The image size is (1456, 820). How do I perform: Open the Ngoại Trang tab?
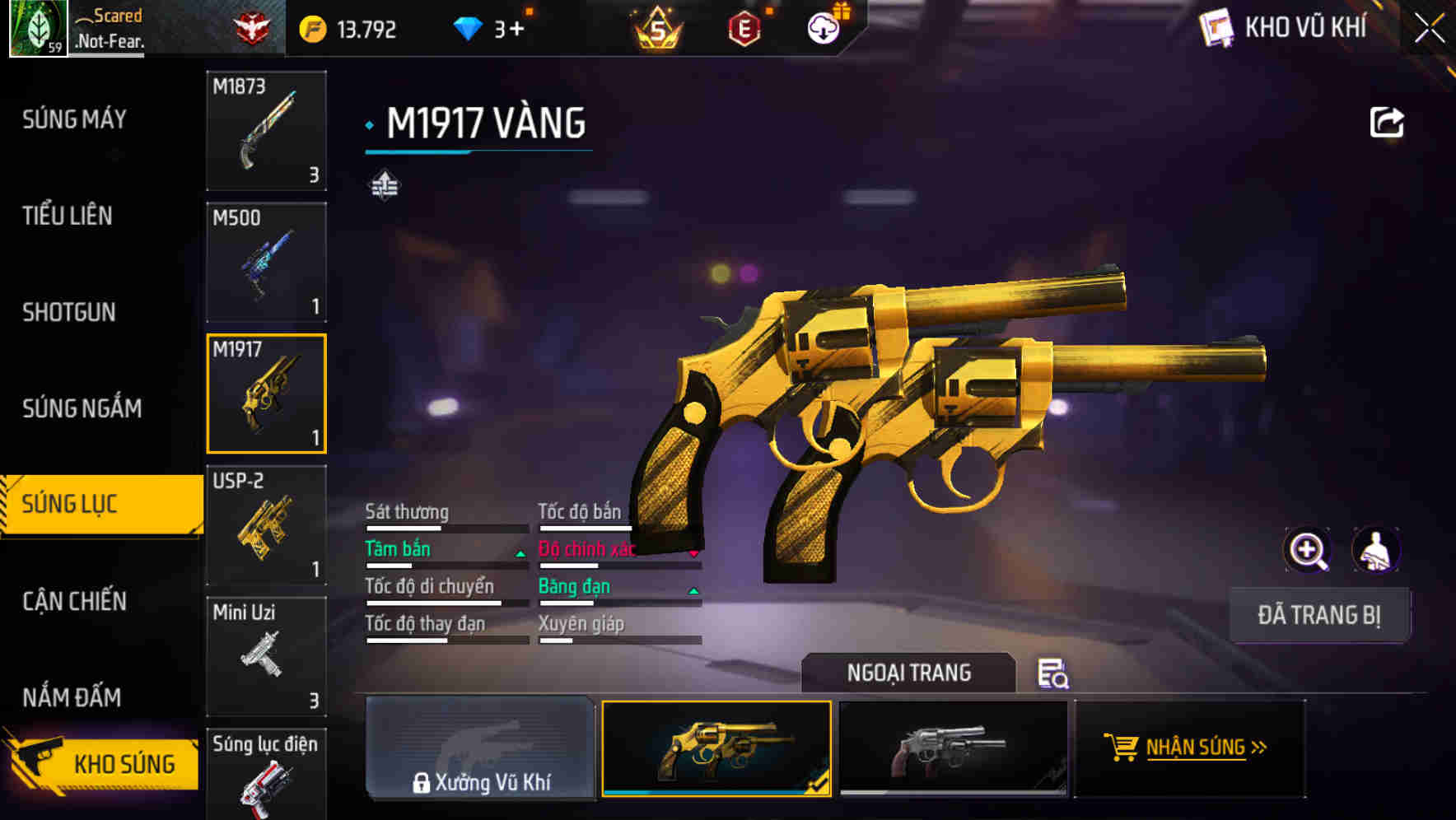click(x=909, y=673)
